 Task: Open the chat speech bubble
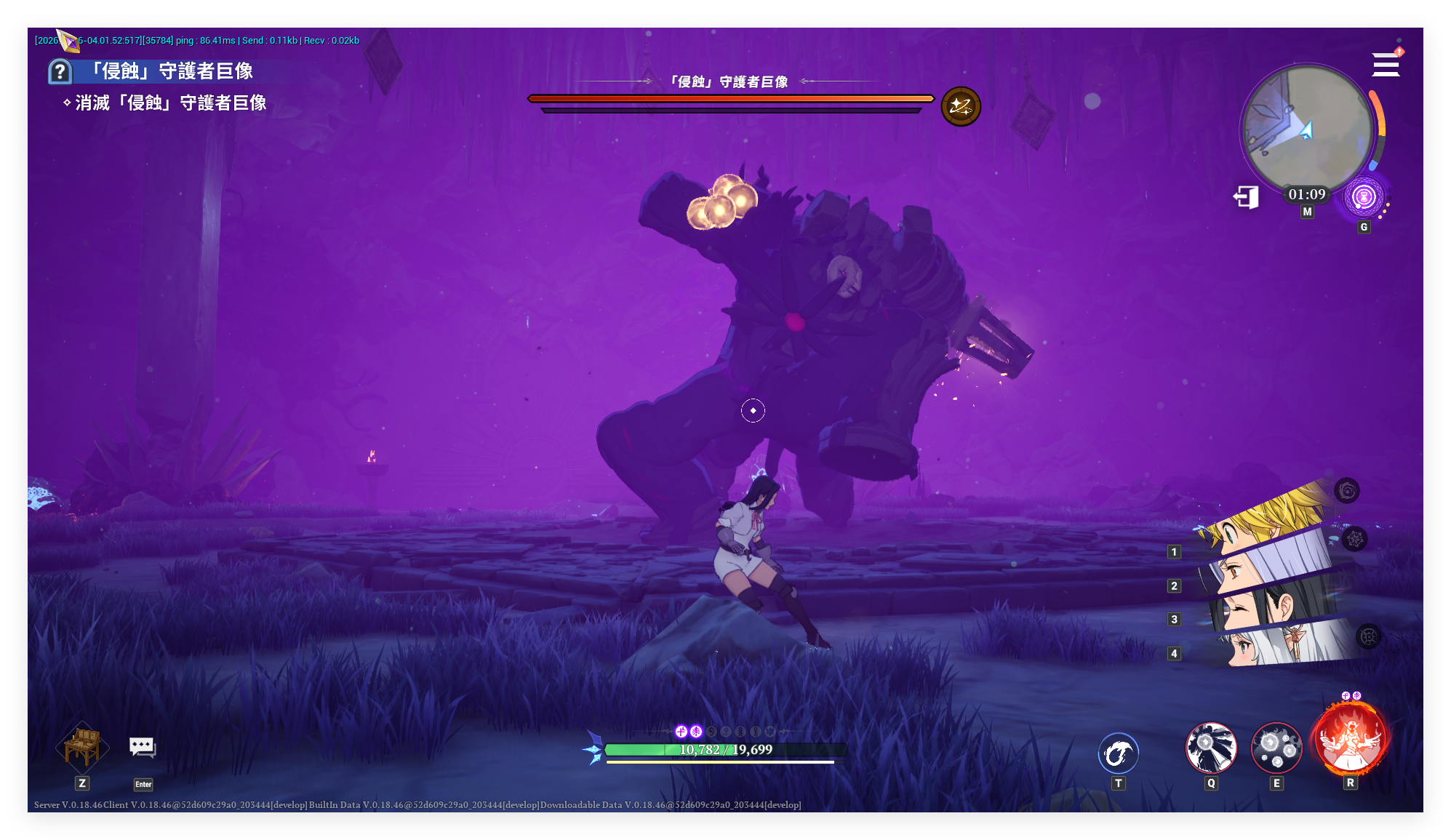(x=143, y=747)
